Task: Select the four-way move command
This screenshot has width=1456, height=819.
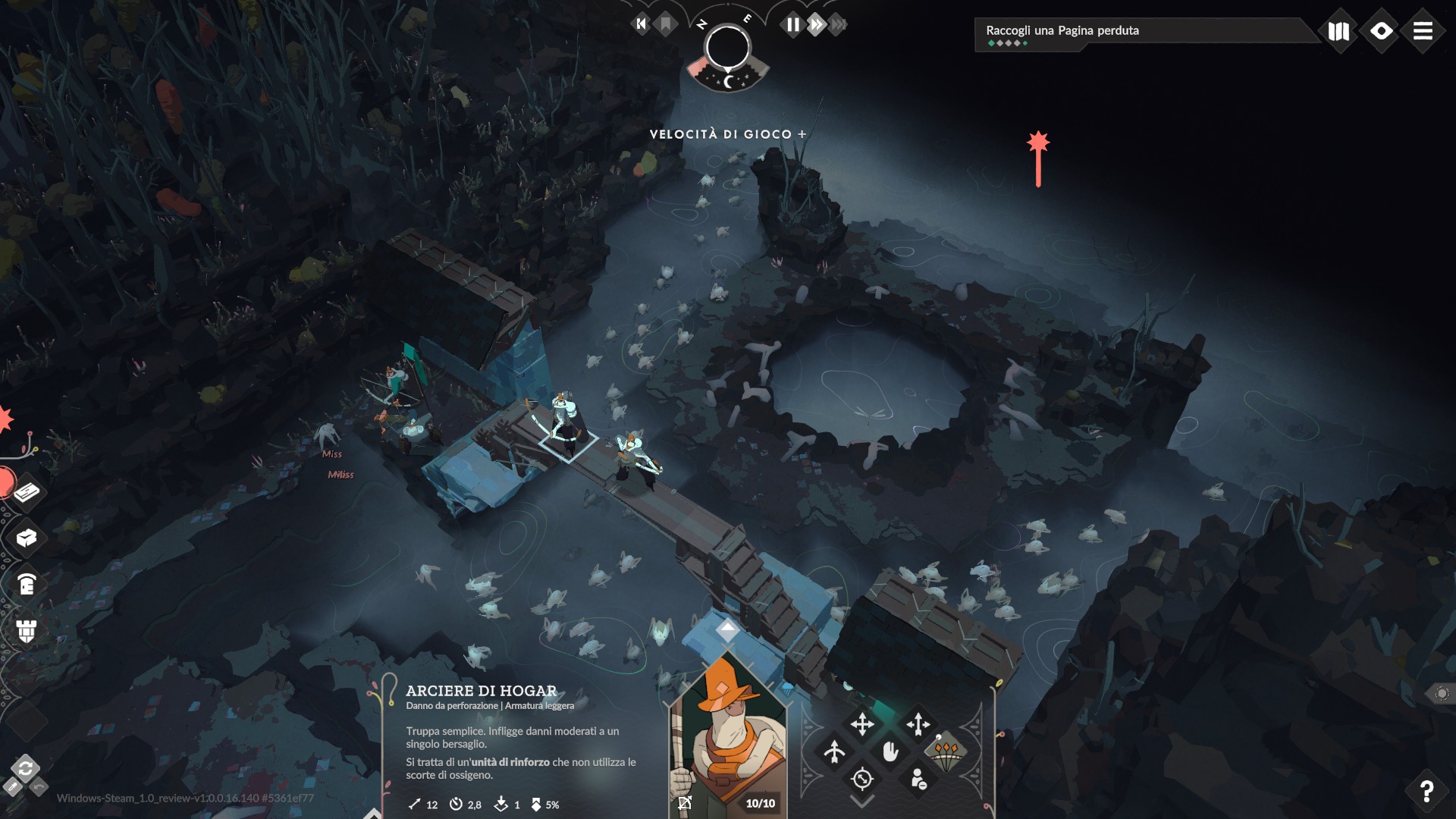Action: pos(862,724)
